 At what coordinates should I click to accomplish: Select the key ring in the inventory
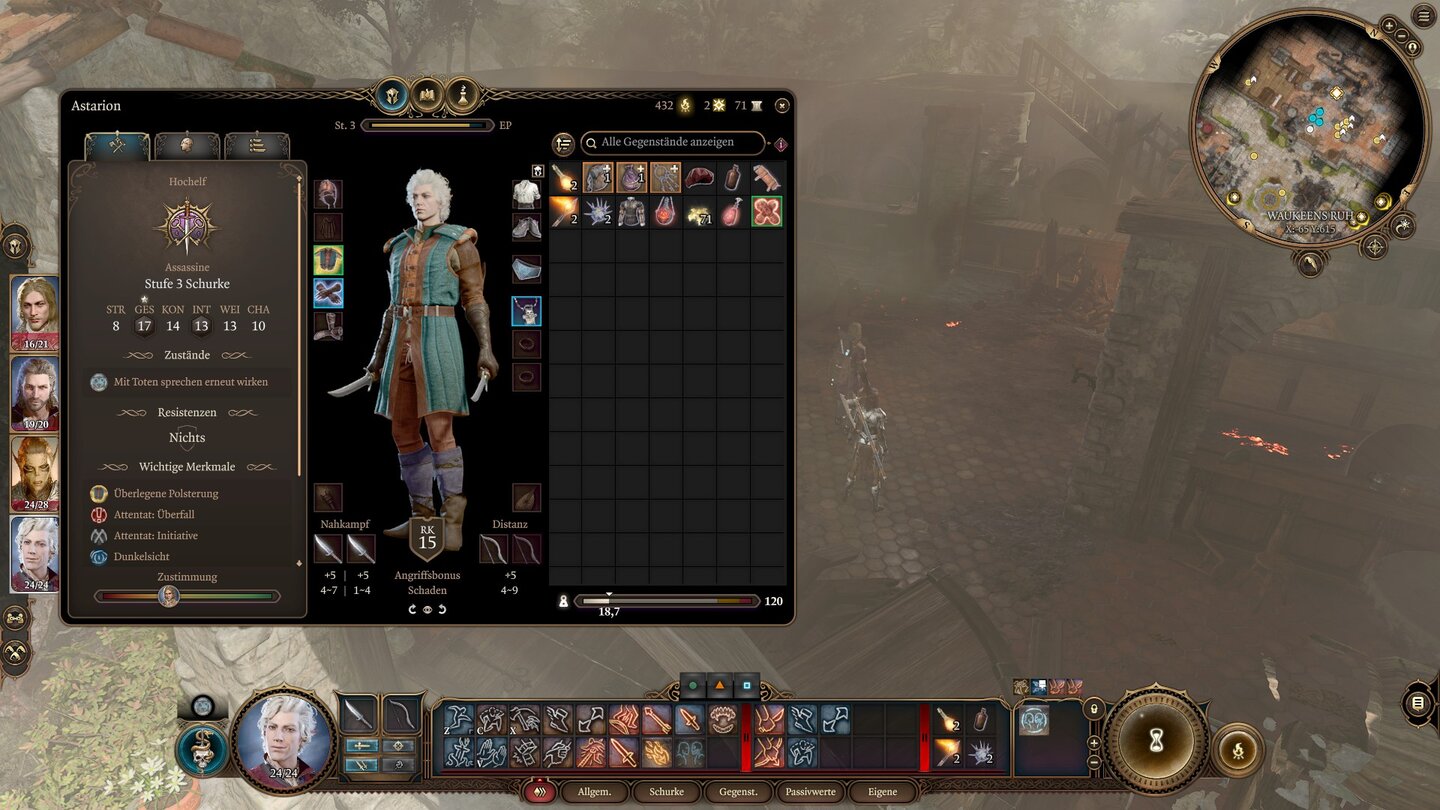tap(665, 178)
